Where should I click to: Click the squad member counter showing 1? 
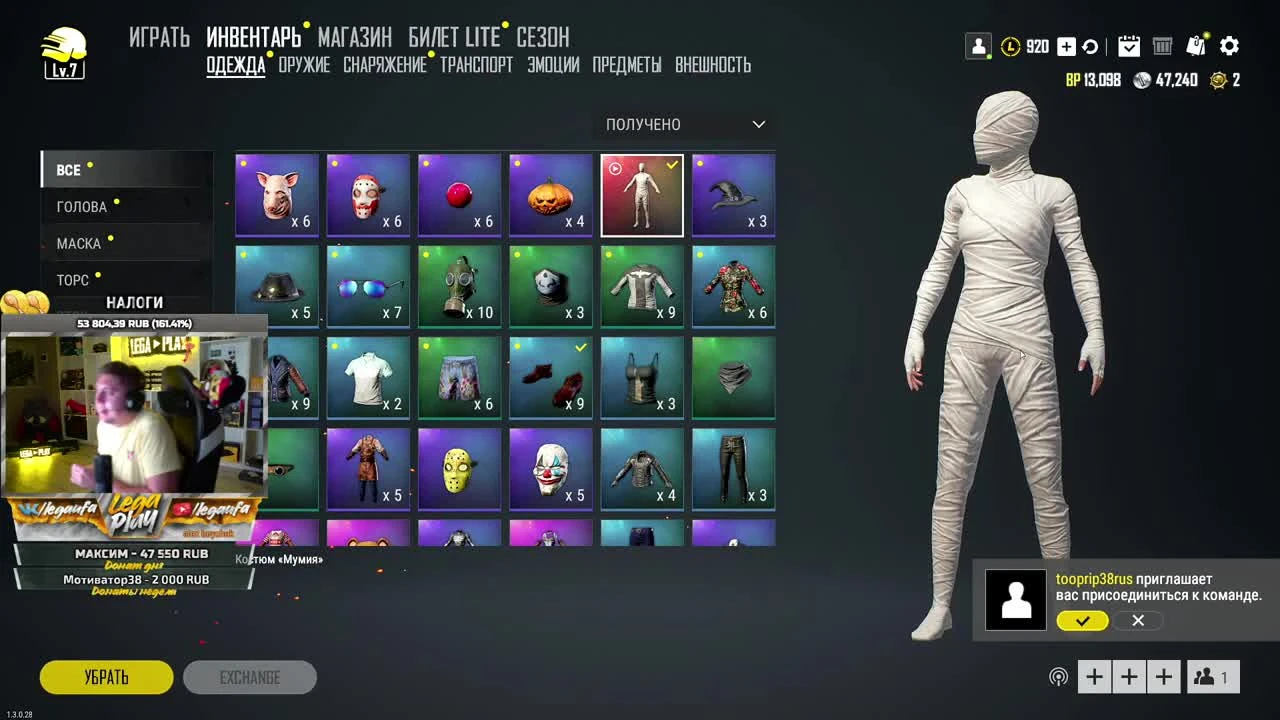pos(1212,676)
